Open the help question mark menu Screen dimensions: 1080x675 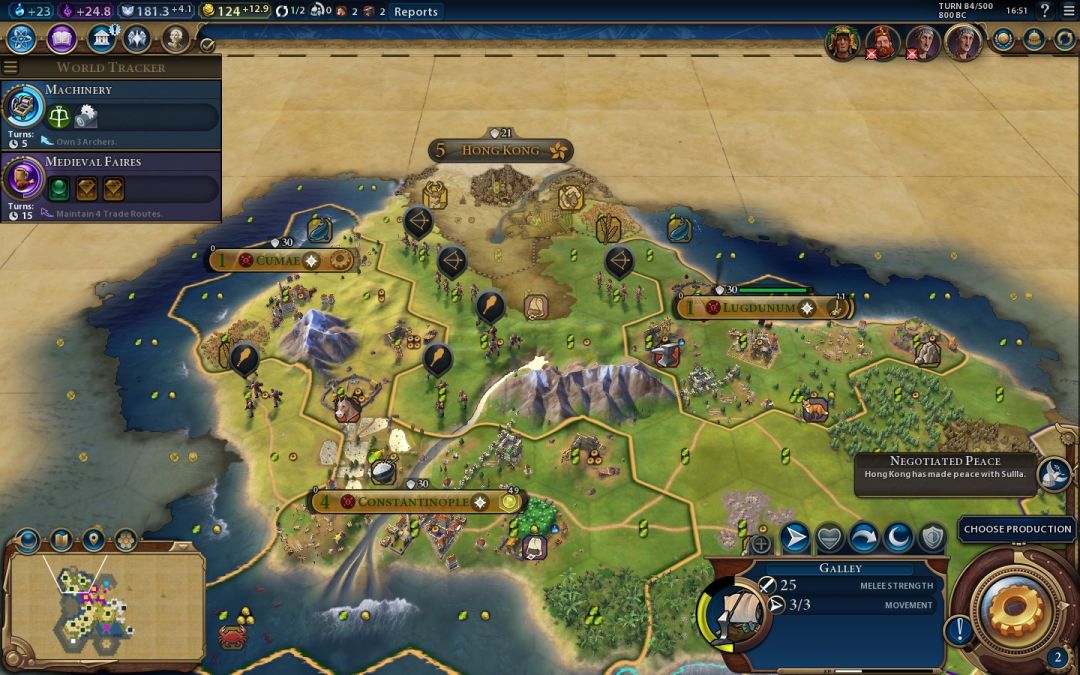click(1044, 11)
